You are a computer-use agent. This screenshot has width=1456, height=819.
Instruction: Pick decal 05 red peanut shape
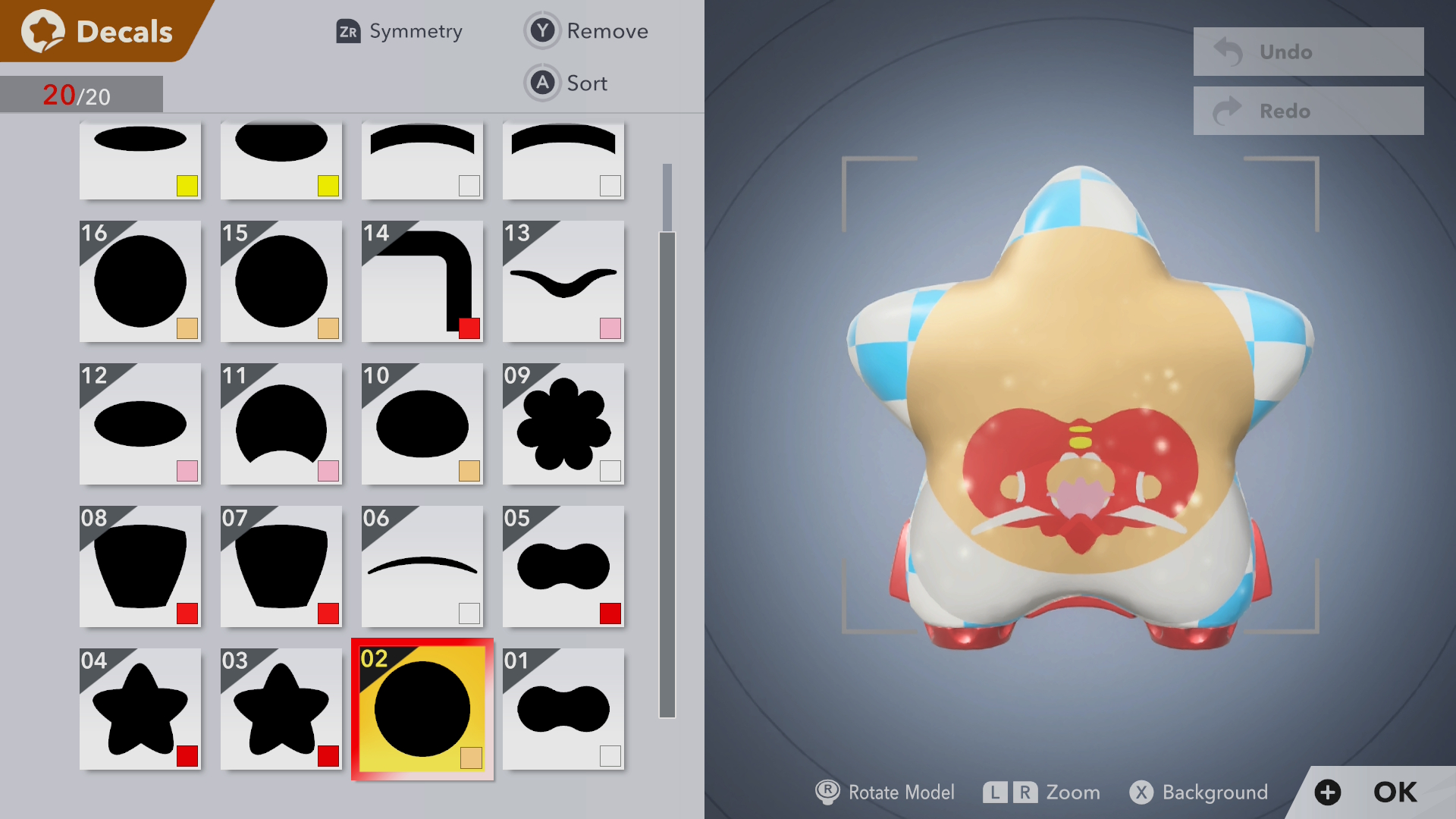563,566
